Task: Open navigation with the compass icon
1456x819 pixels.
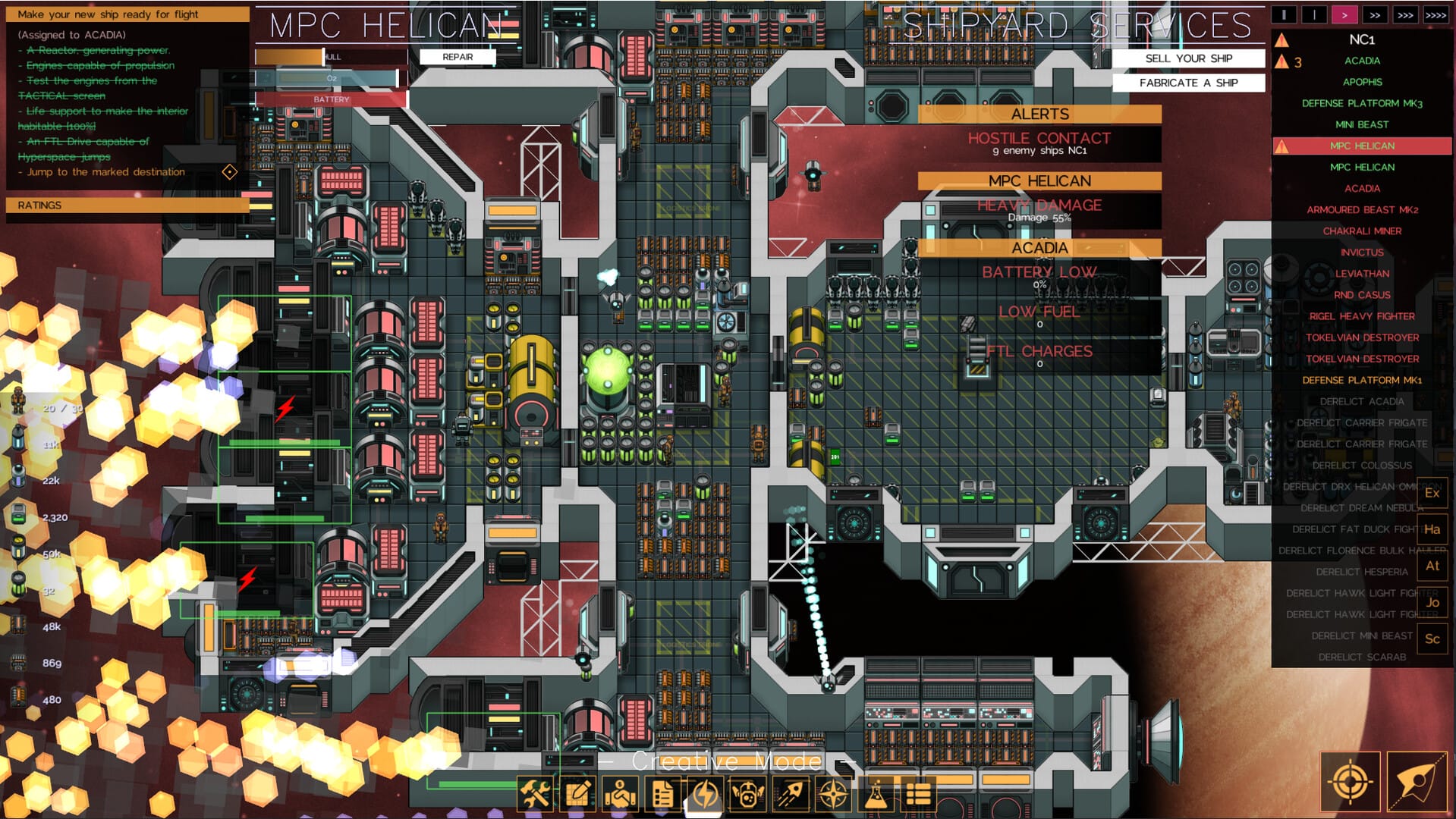Action: [833, 794]
